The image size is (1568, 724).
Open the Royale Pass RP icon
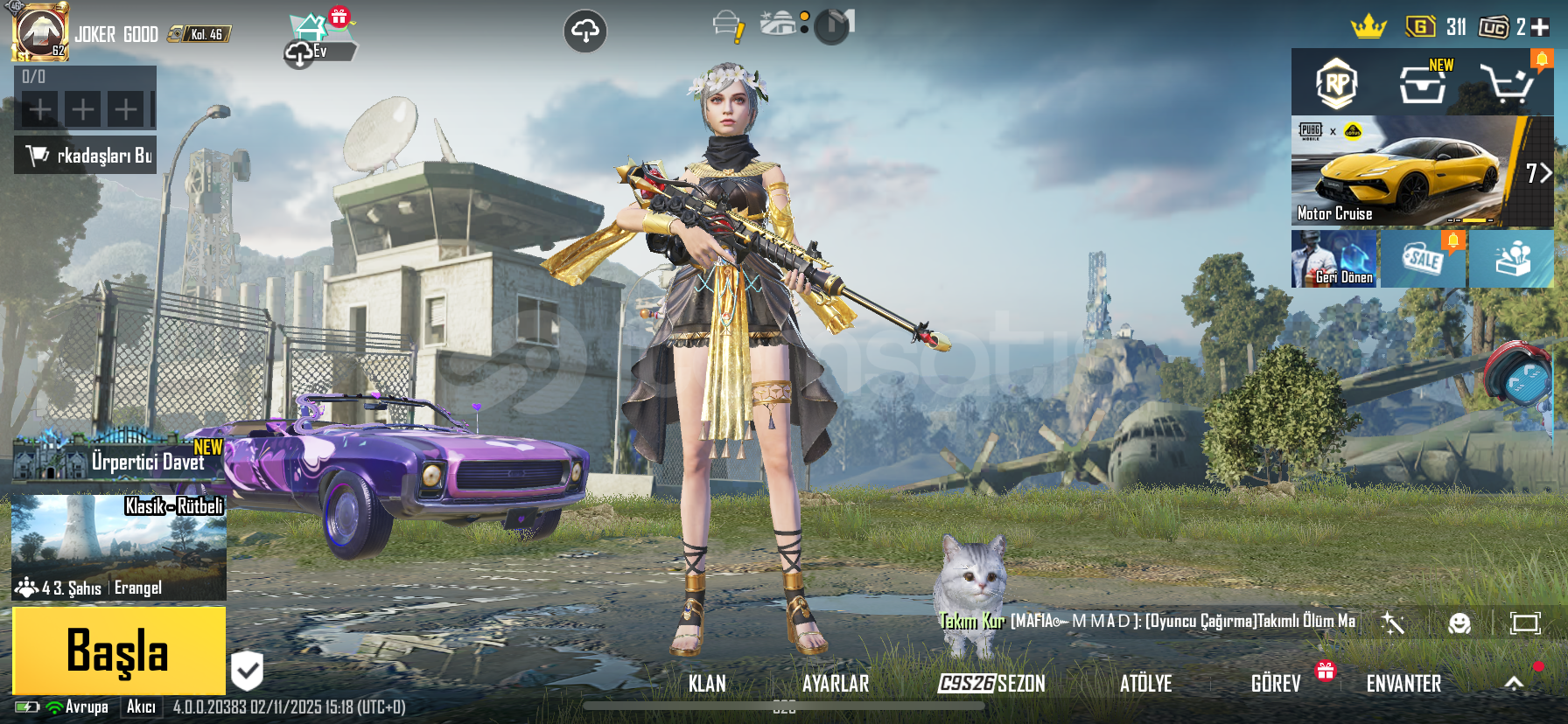[1336, 84]
